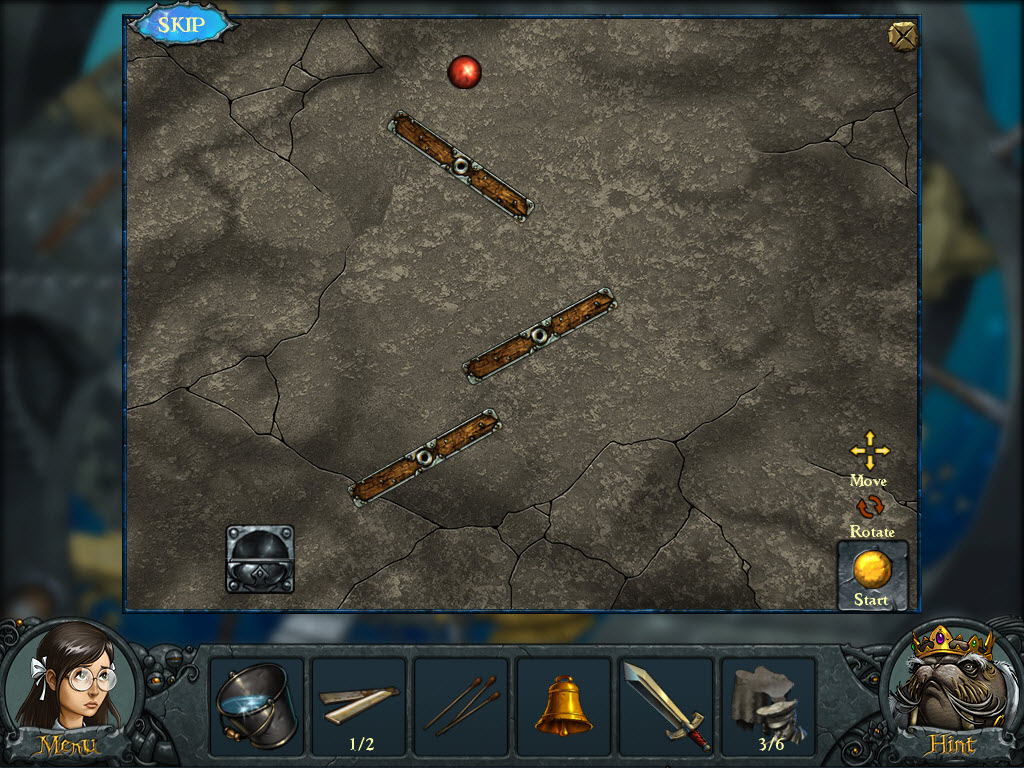Select the stone fragments 3/6 slot
This screenshot has width=1024, height=768.
pyautogui.click(x=768, y=706)
